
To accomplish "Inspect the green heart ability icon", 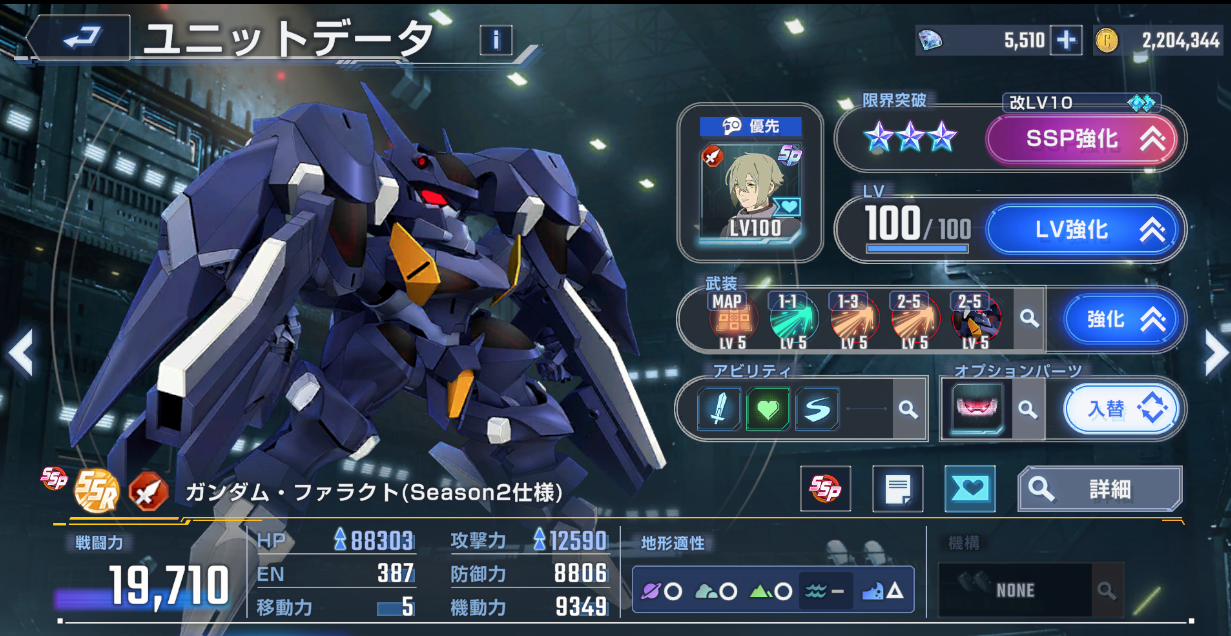I will tap(767, 408).
